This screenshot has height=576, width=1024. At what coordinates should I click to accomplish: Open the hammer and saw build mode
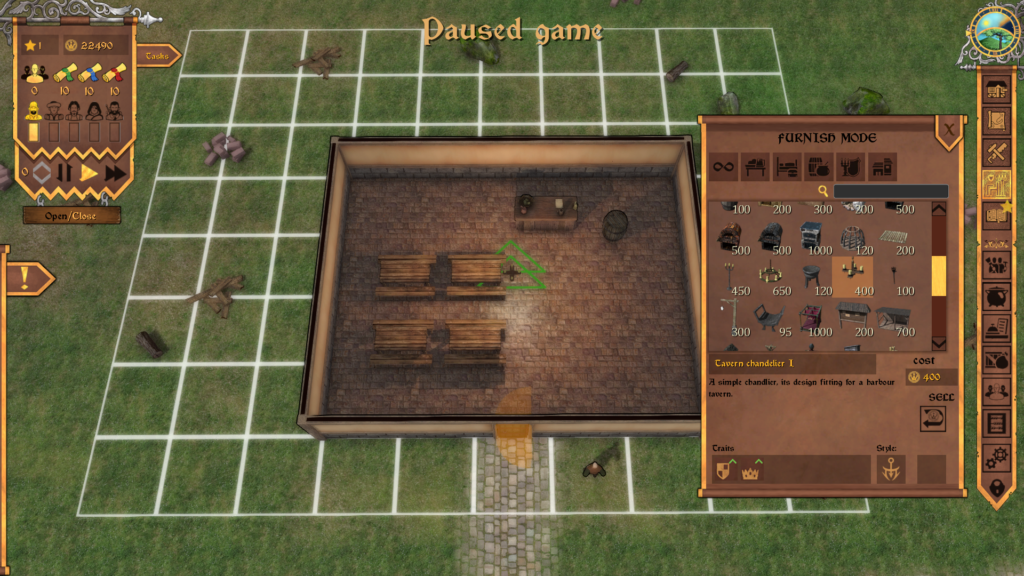click(x=997, y=153)
